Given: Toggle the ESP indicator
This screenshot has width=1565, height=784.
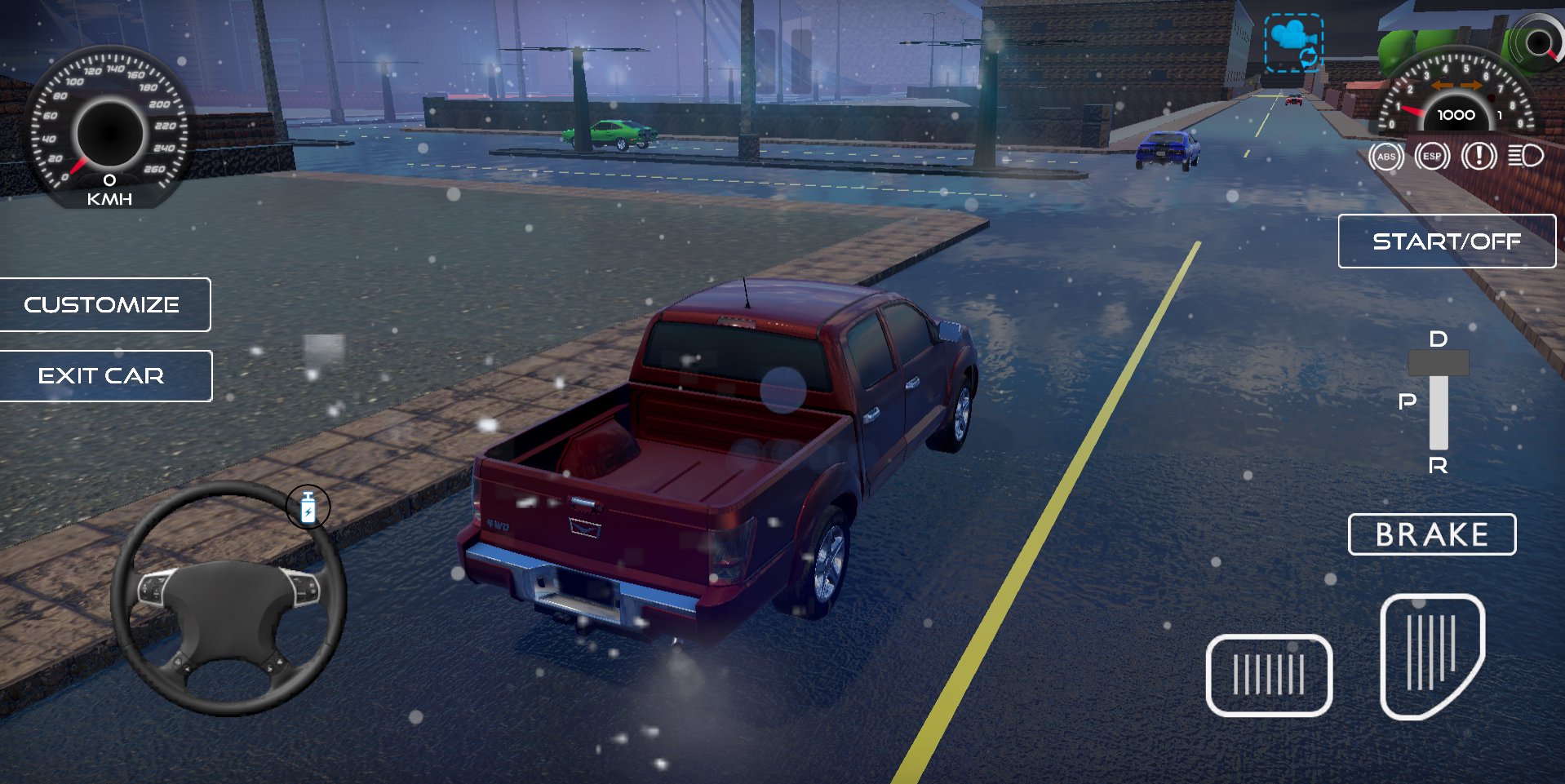Looking at the screenshot, I should click(1432, 157).
